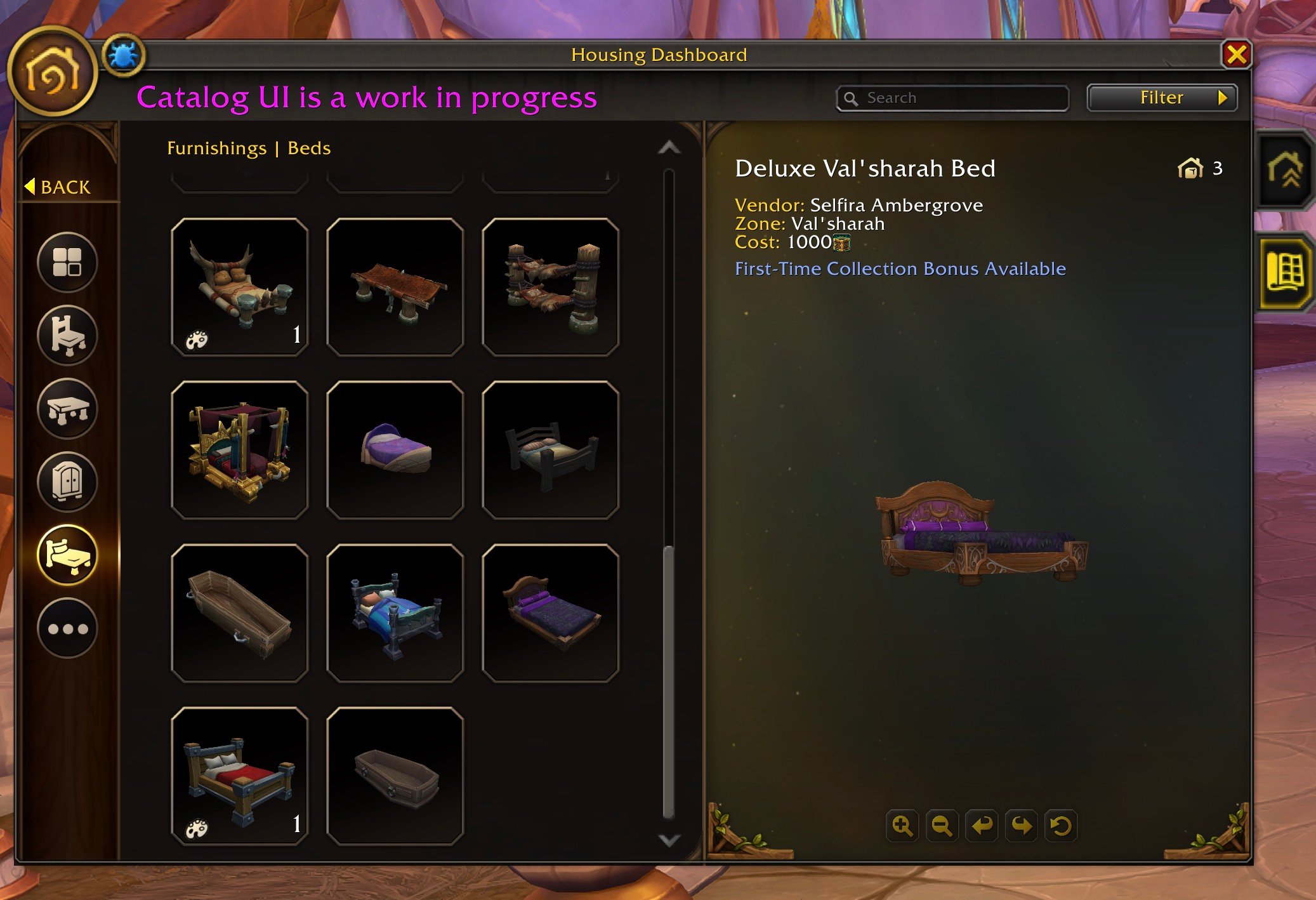Select the gold canopy bed thumbnail
Screen dimensions: 1316x900
239,450
